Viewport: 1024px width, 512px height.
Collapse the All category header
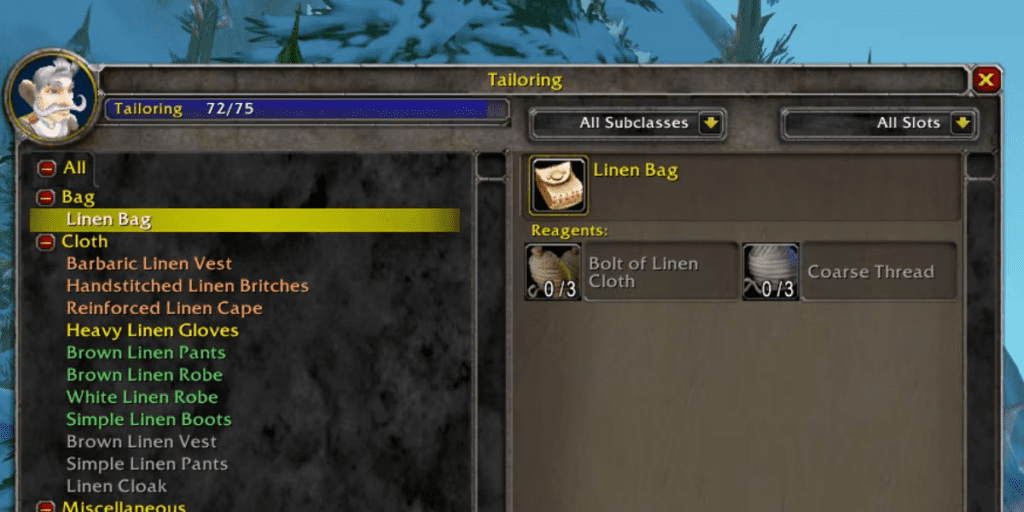point(46,168)
